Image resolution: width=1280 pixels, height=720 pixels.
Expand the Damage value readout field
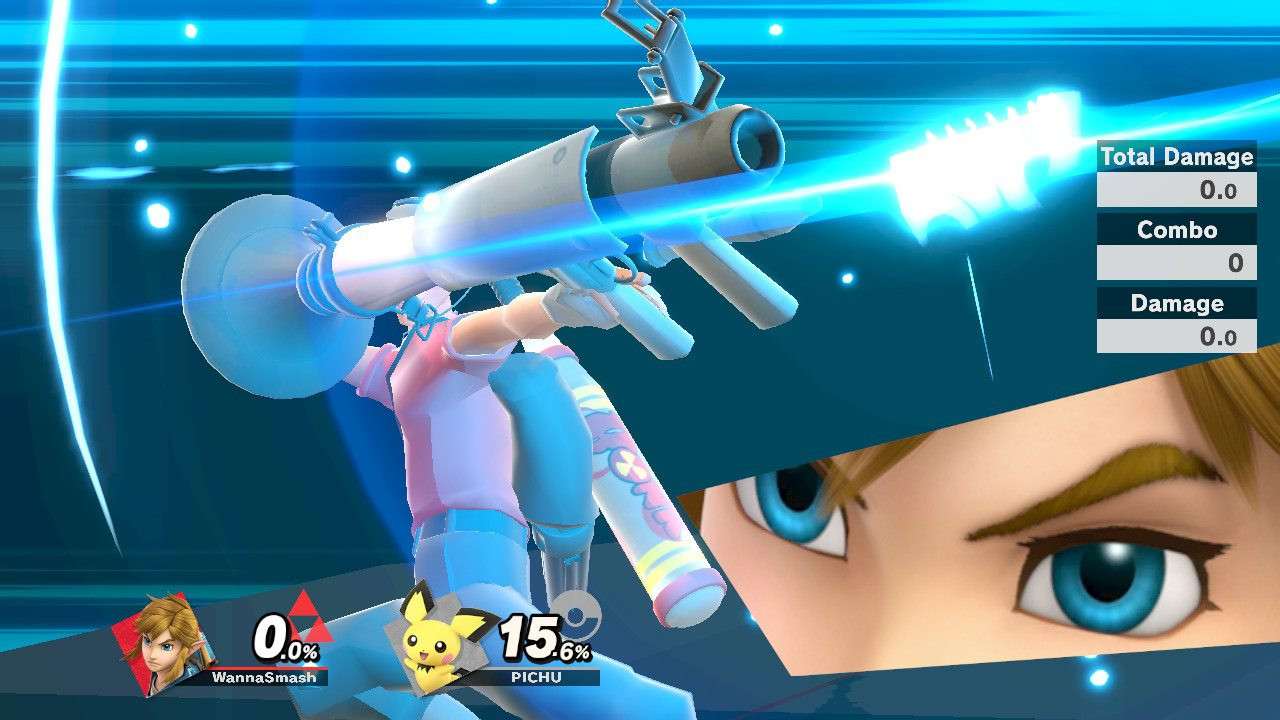1176,336
